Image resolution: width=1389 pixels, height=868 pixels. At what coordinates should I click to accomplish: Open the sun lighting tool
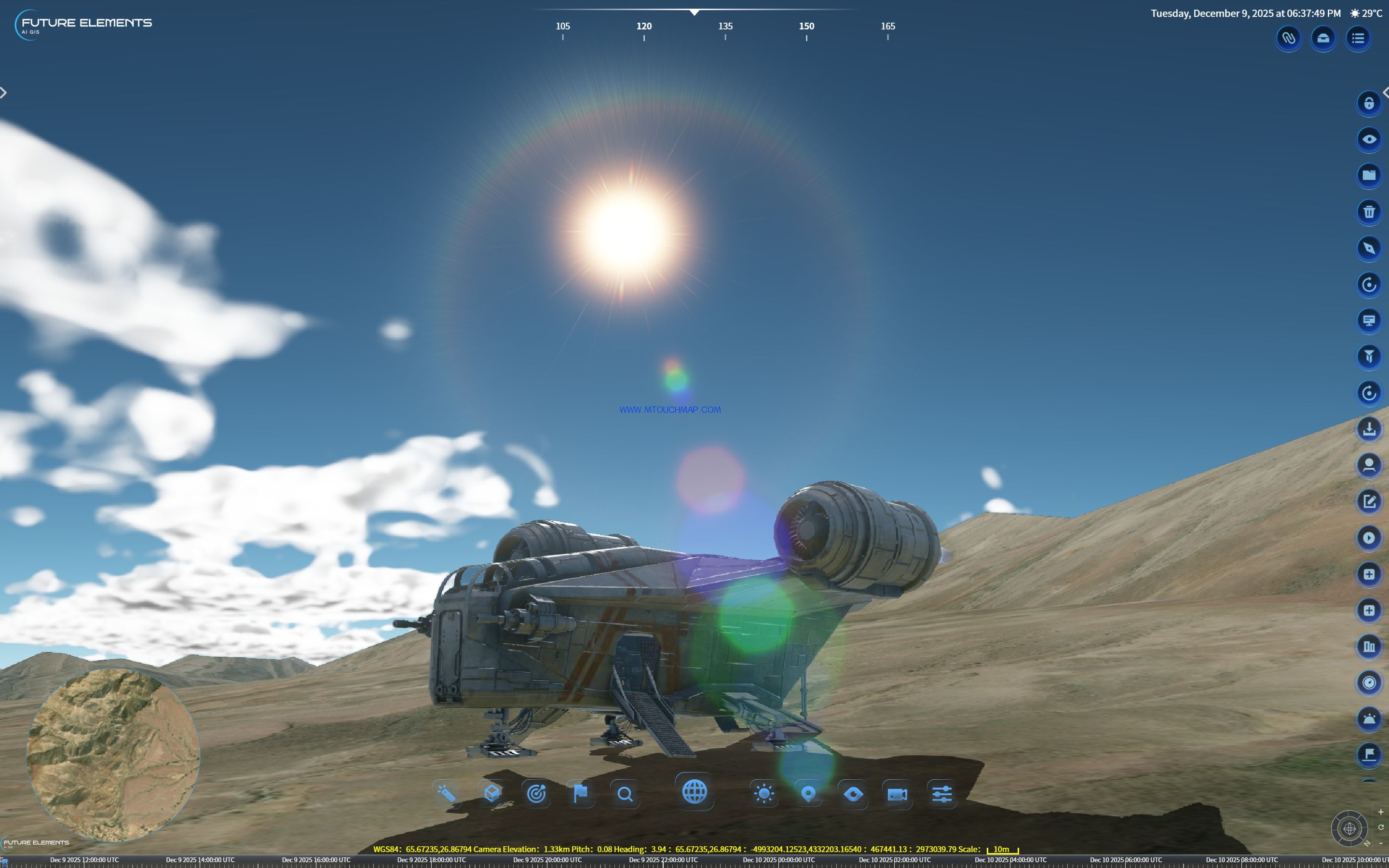pos(764,795)
